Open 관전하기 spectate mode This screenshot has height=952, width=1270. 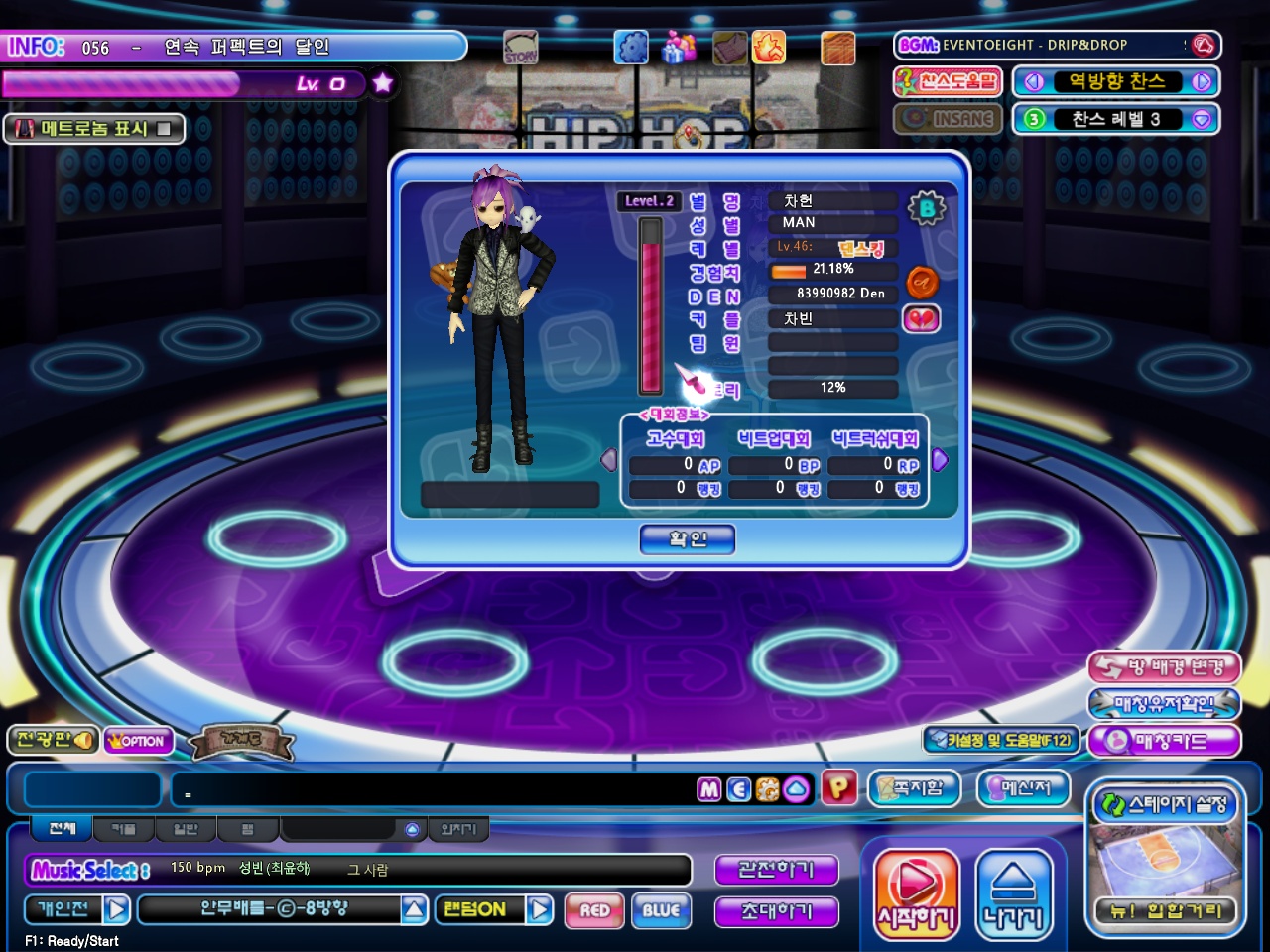click(x=776, y=870)
